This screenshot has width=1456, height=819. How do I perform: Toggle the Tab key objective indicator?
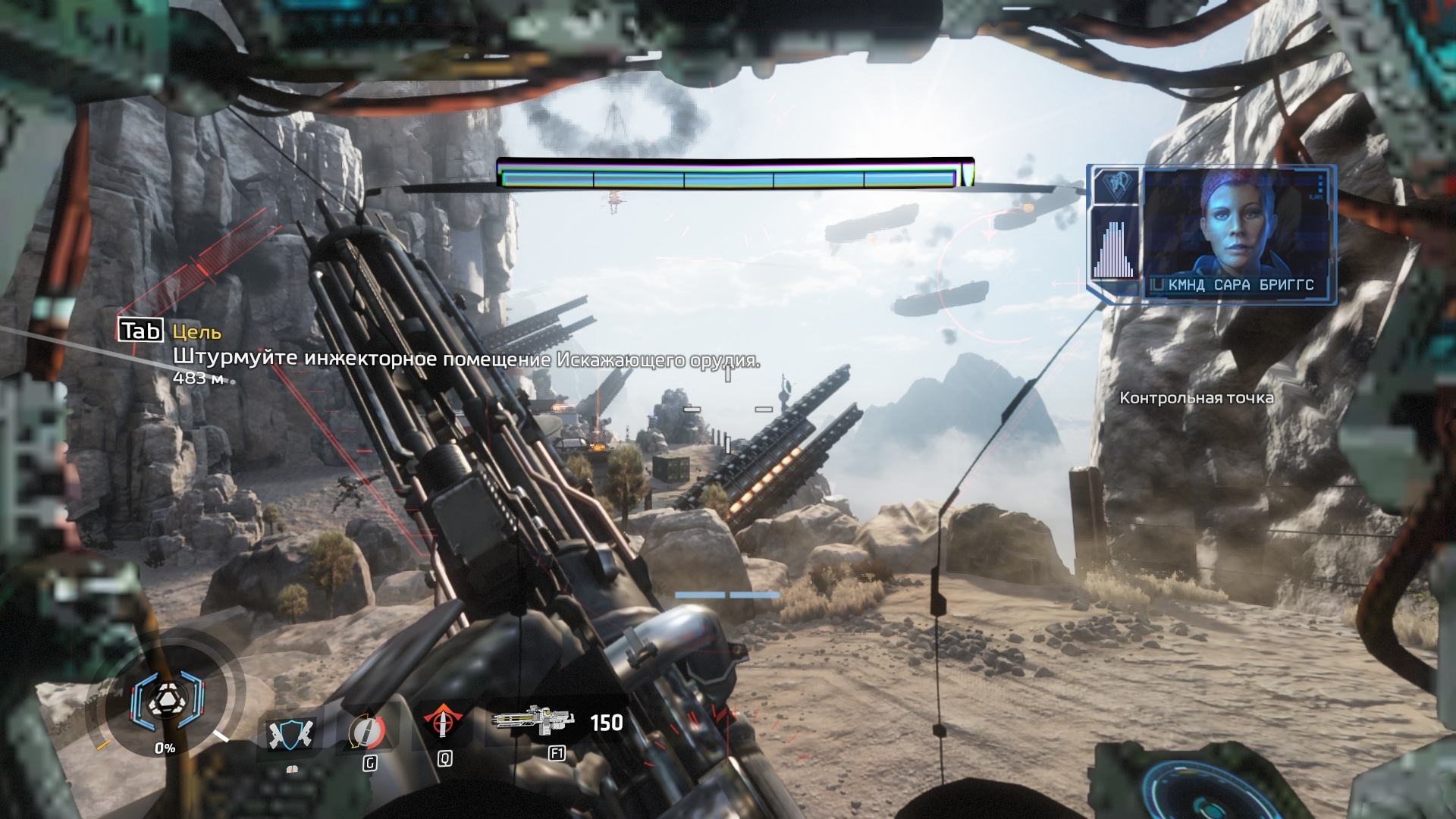(x=141, y=329)
